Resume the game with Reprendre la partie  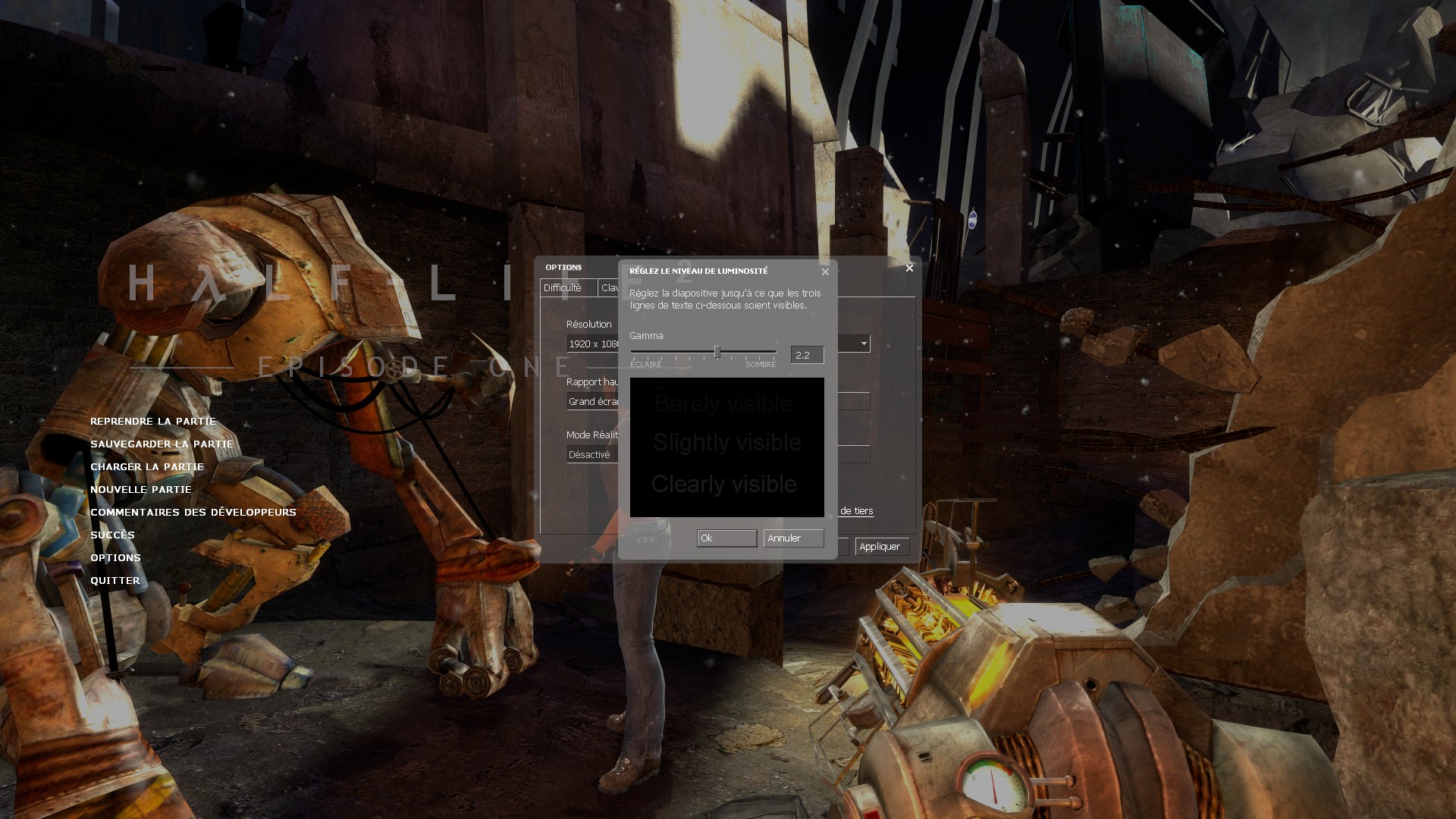pos(153,421)
